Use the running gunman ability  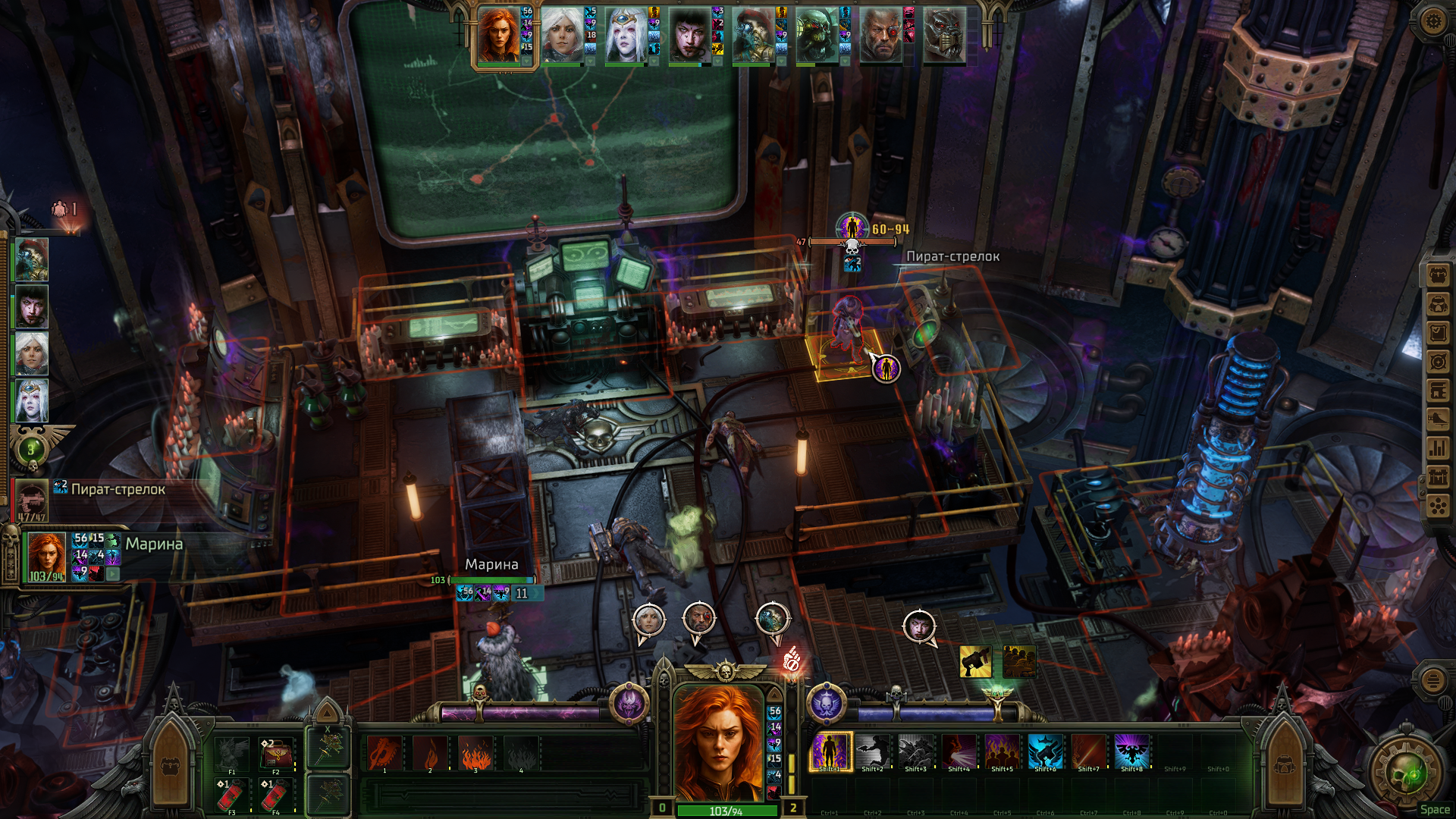pyautogui.click(x=873, y=752)
